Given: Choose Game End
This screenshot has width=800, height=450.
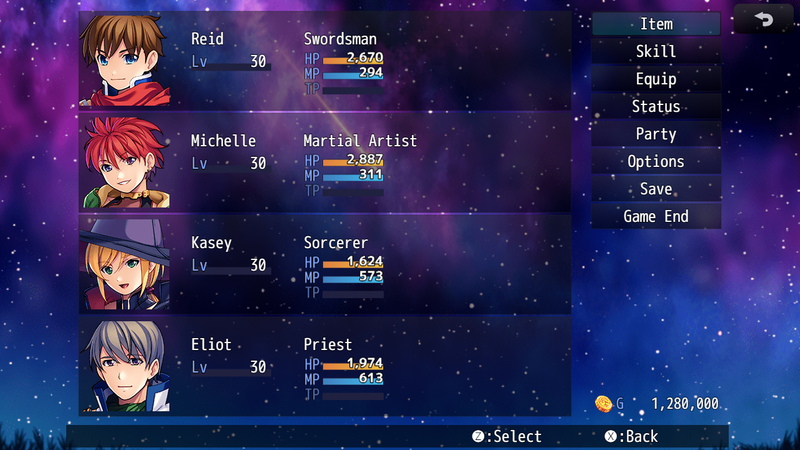Looking at the screenshot, I should tap(656, 216).
